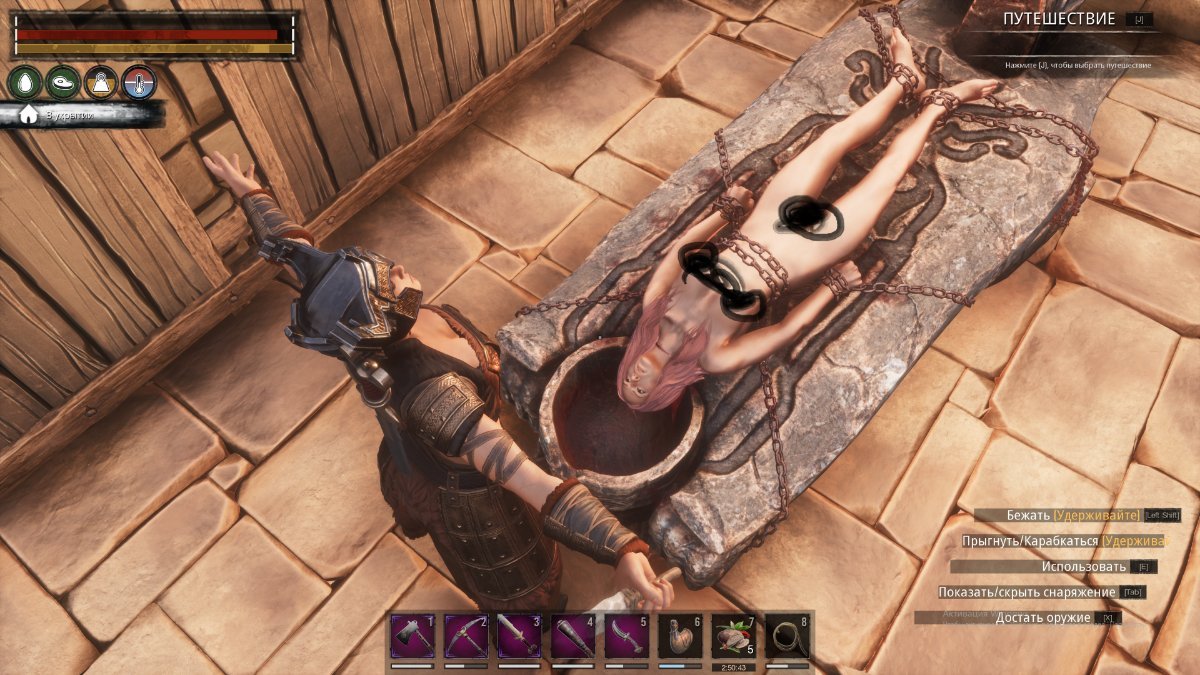
Task: Equip the sword in hotbar slot 3
Action: pyautogui.click(x=519, y=636)
